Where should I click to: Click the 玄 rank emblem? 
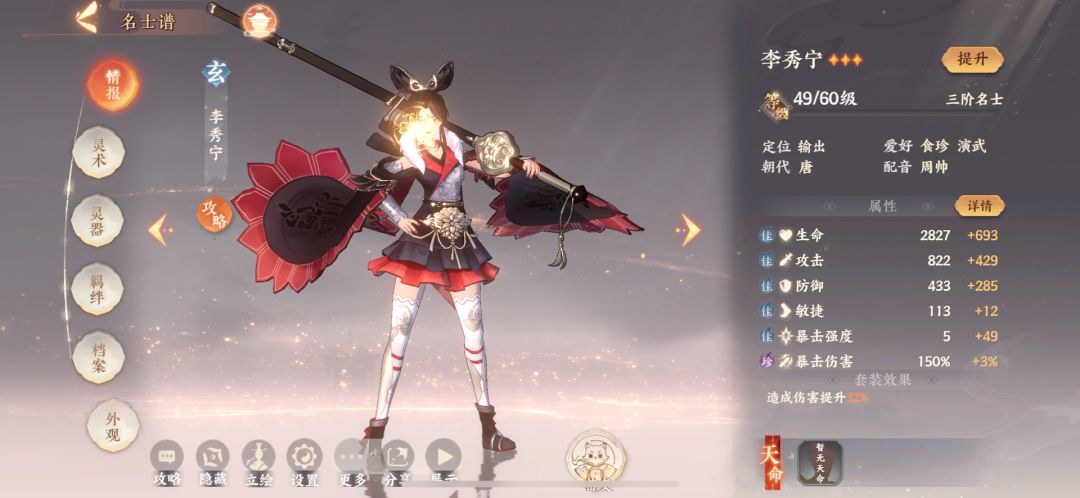pyautogui.click(x=216, y=72)
